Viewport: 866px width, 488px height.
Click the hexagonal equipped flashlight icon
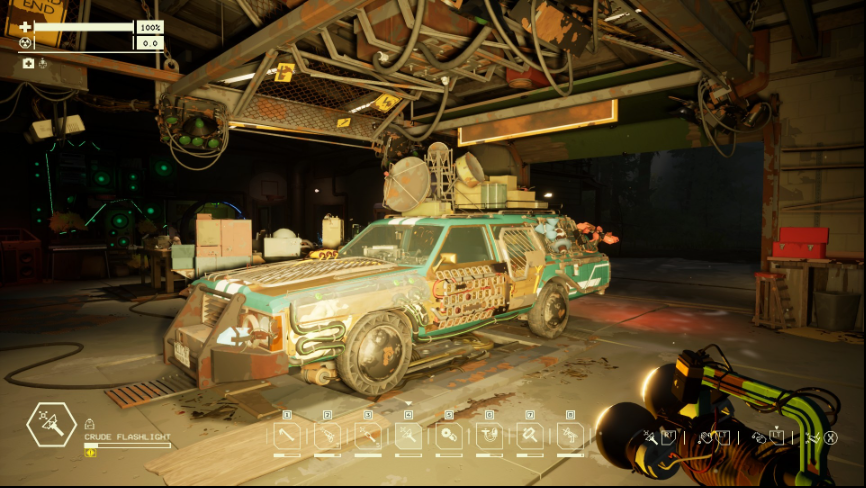click(x=51, y=427)
